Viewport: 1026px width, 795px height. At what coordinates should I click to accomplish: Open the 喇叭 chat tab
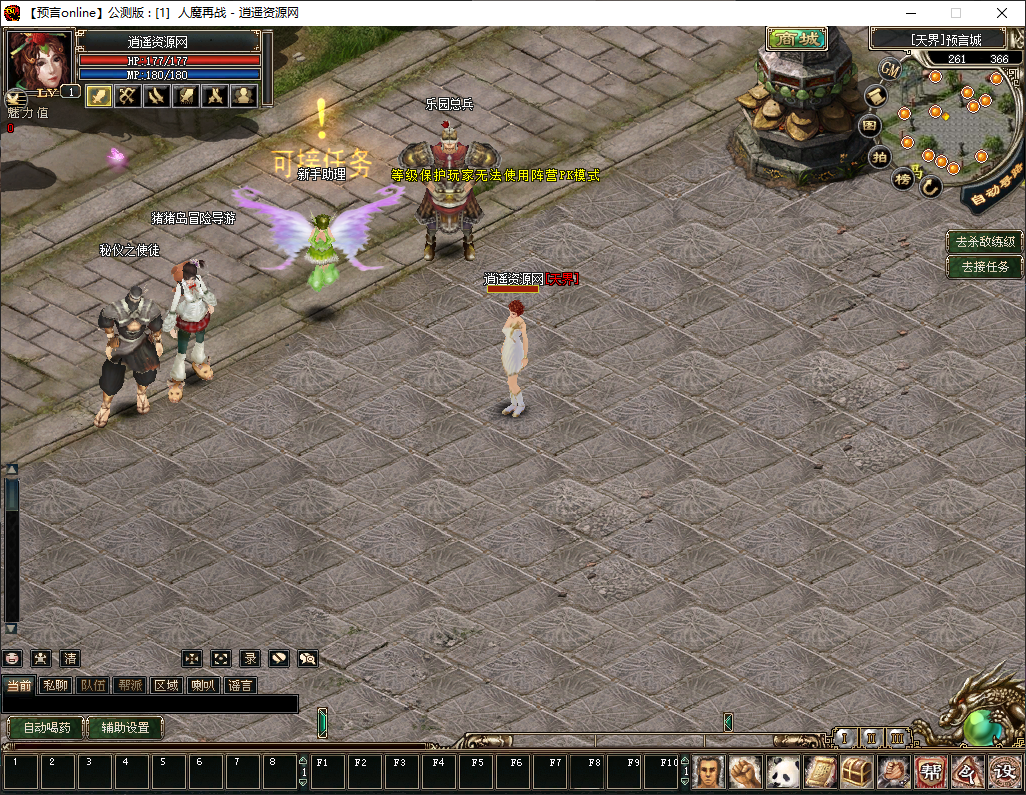pyautogui.click(x=203, y=685)
